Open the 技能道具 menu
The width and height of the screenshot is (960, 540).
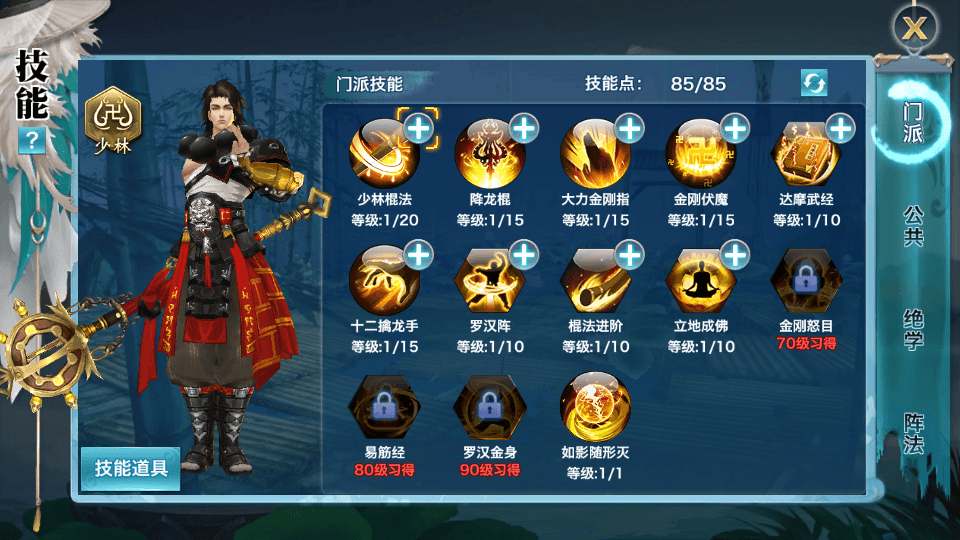(x=131, y=468)
